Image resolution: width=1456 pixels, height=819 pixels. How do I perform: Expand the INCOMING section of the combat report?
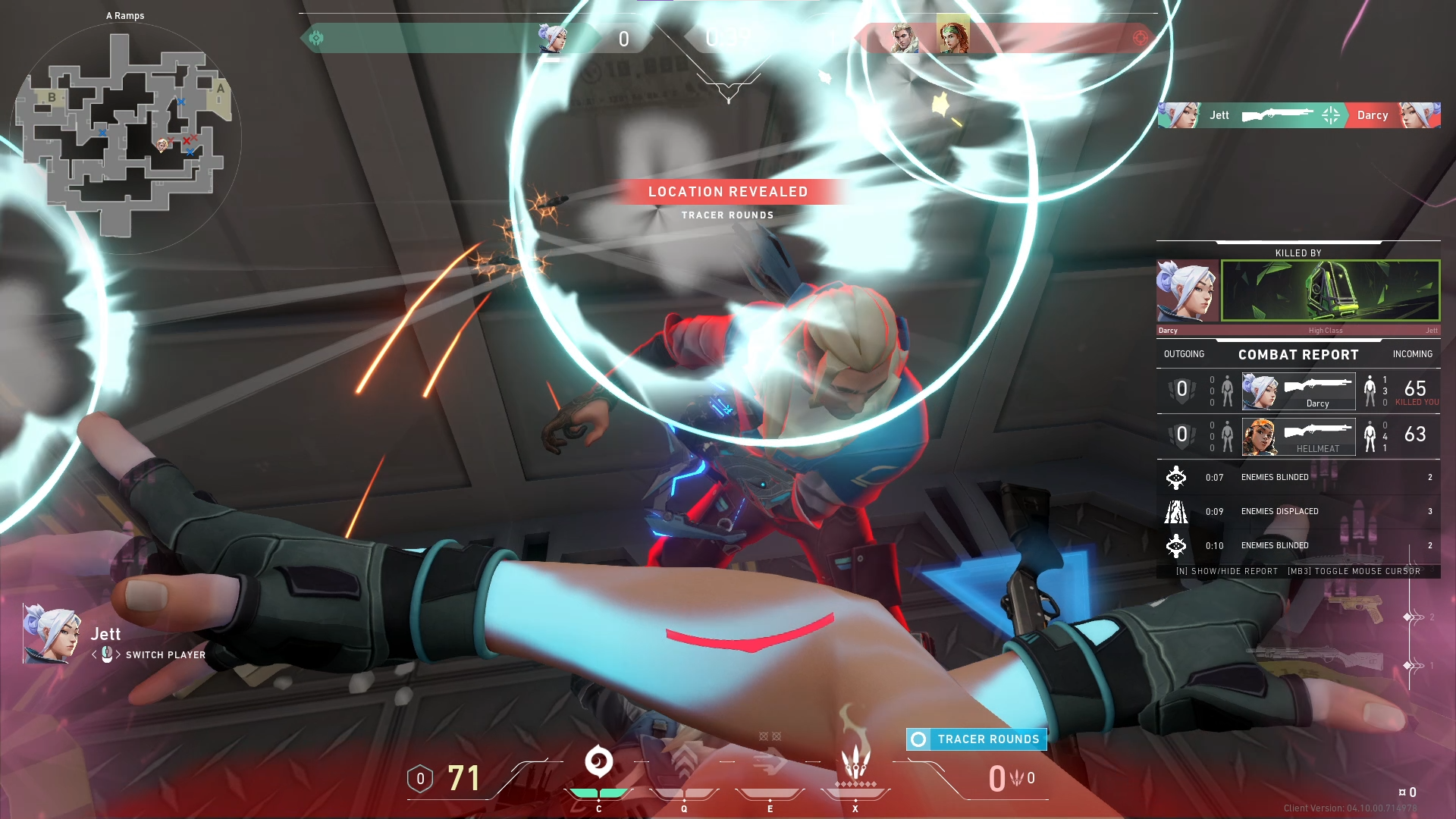(1412, 353)
